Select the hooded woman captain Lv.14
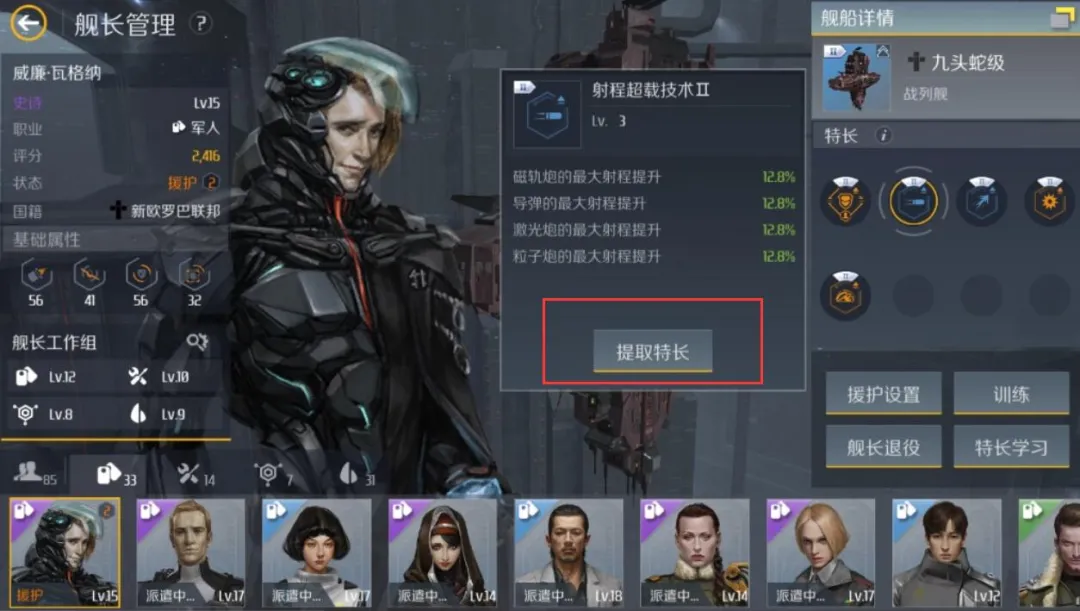 442,554
